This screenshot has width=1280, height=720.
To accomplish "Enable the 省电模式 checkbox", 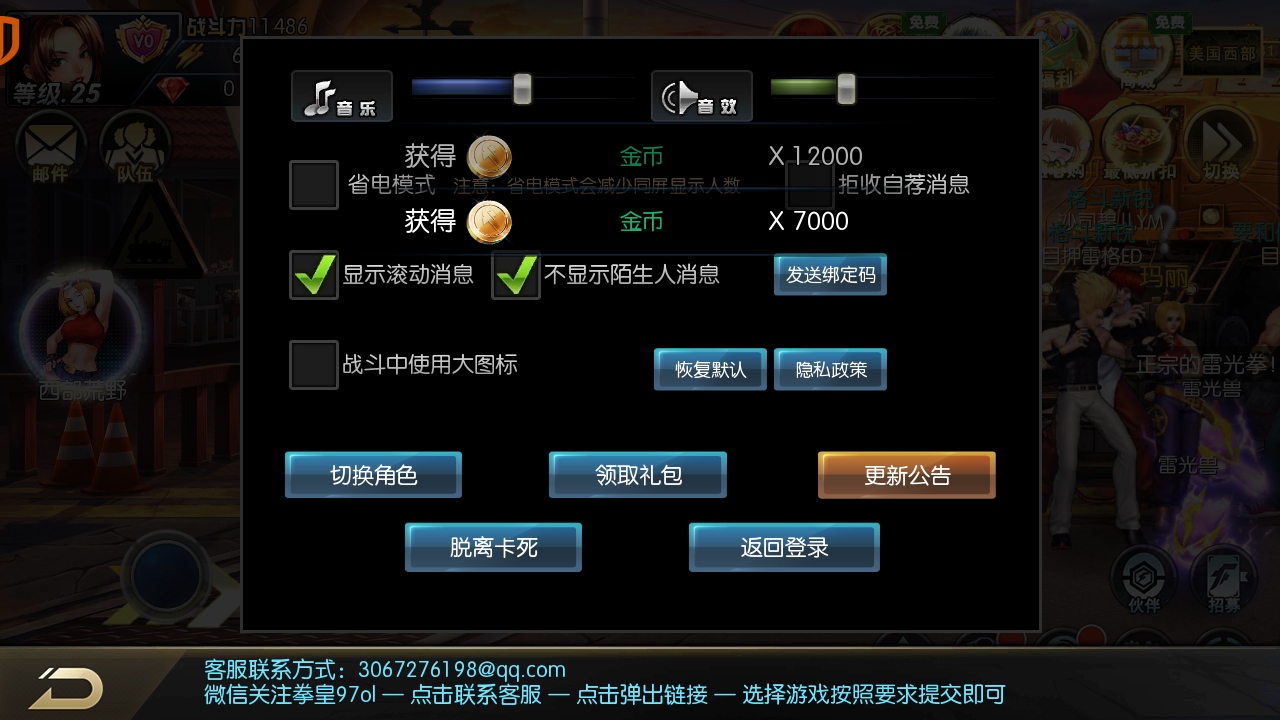I will pyautogui.click(x=313, y=184).
